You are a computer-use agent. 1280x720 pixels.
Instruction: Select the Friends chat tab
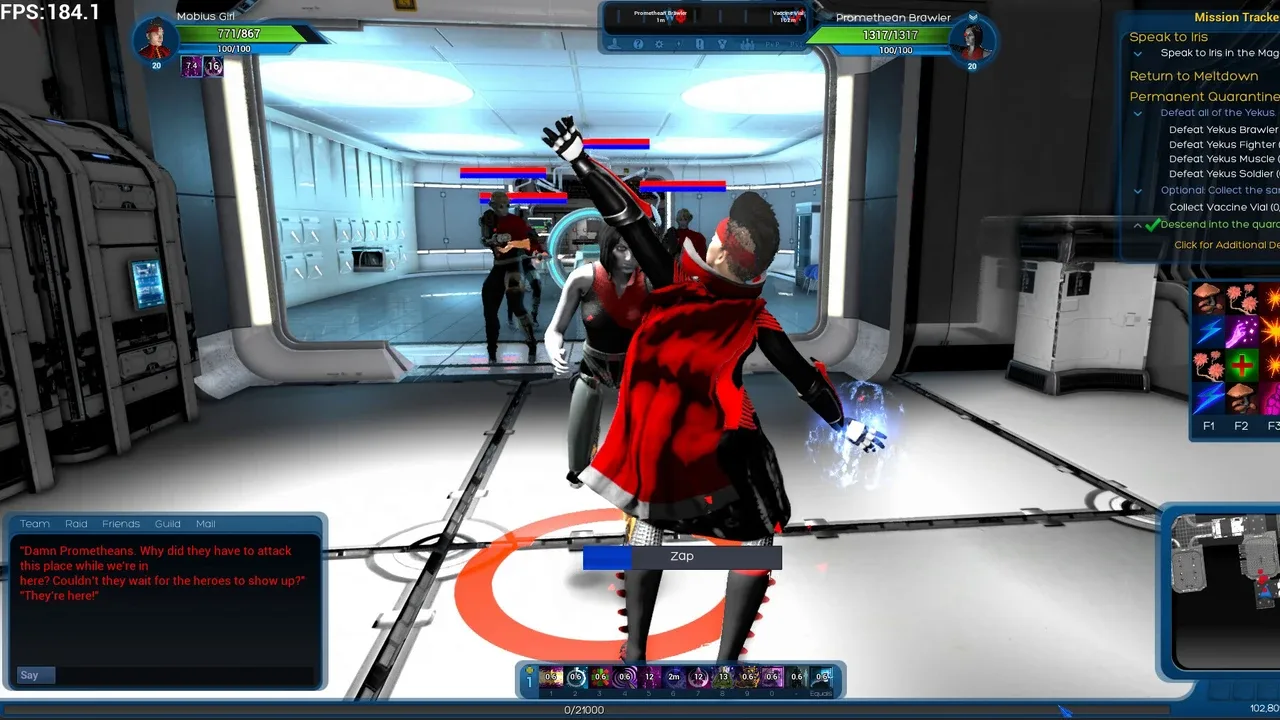(x=121, y=524)
